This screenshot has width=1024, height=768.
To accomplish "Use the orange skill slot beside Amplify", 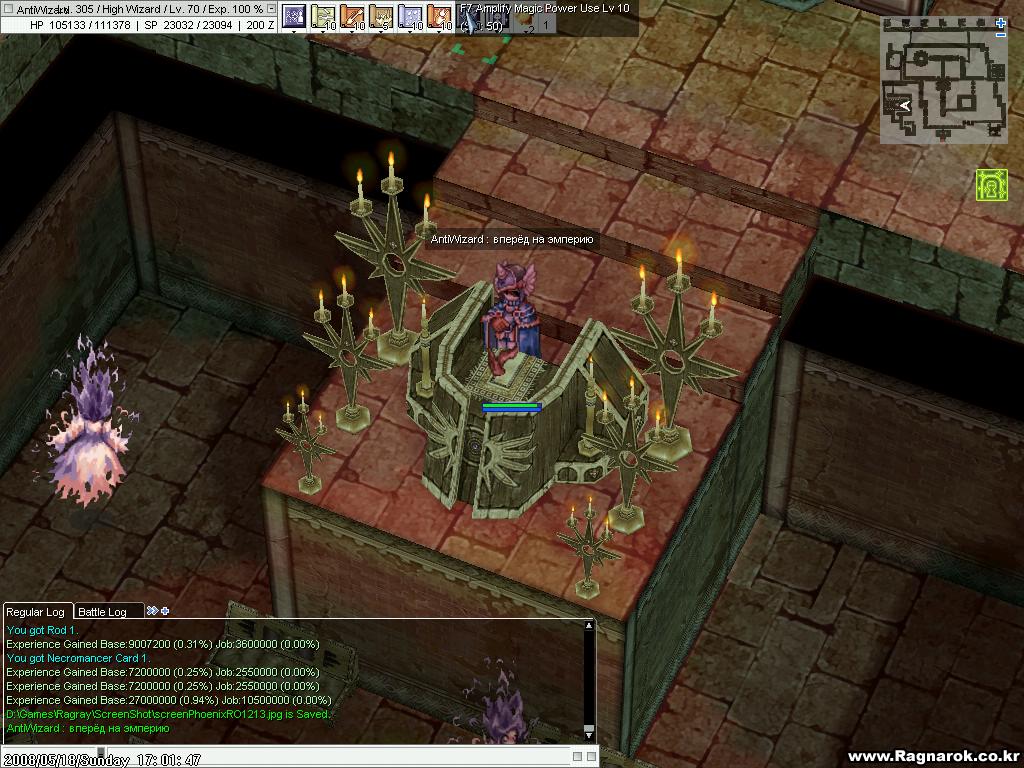I will 439,16.
